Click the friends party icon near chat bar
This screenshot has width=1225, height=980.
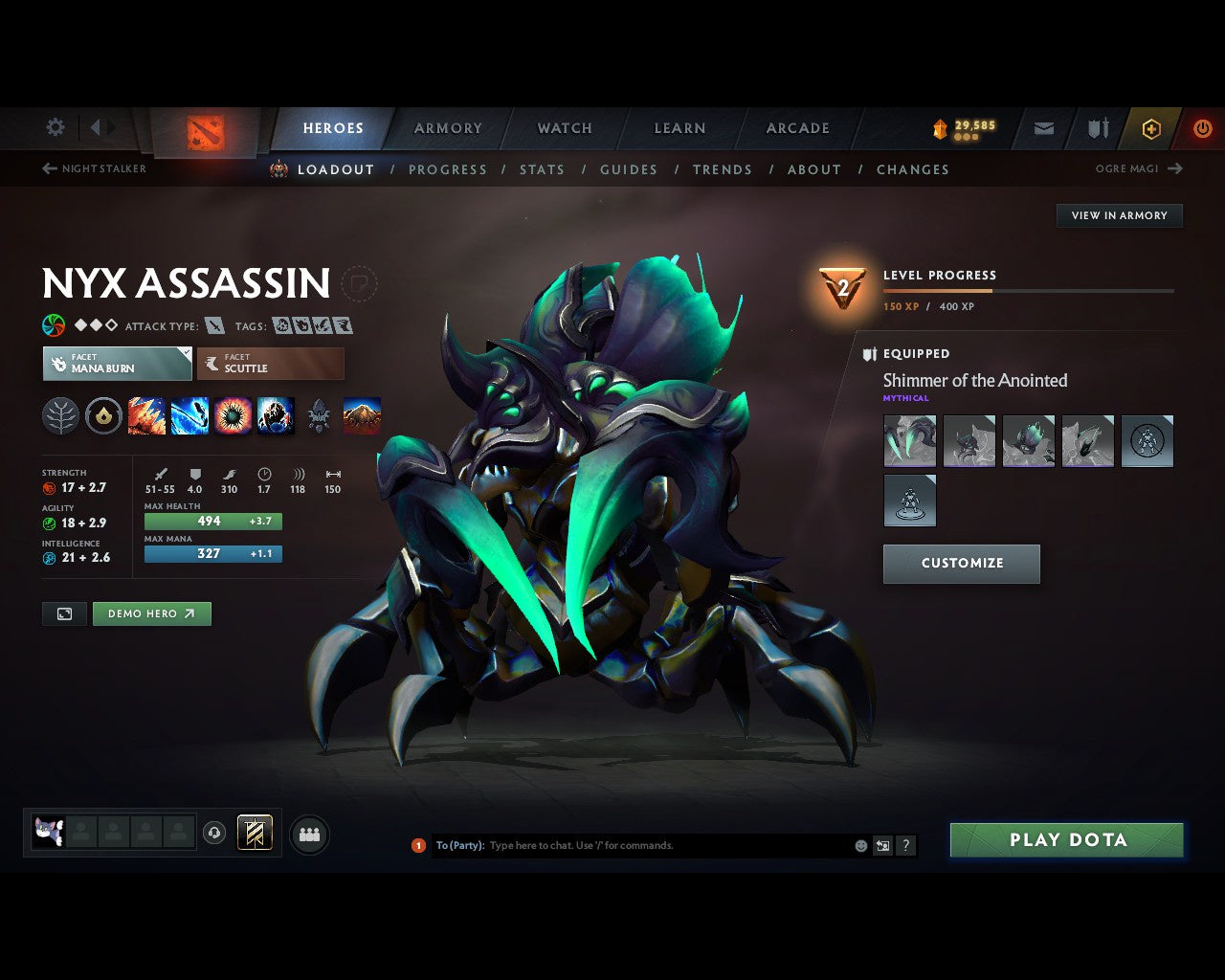pyautogui.click(x=309, y=834)
